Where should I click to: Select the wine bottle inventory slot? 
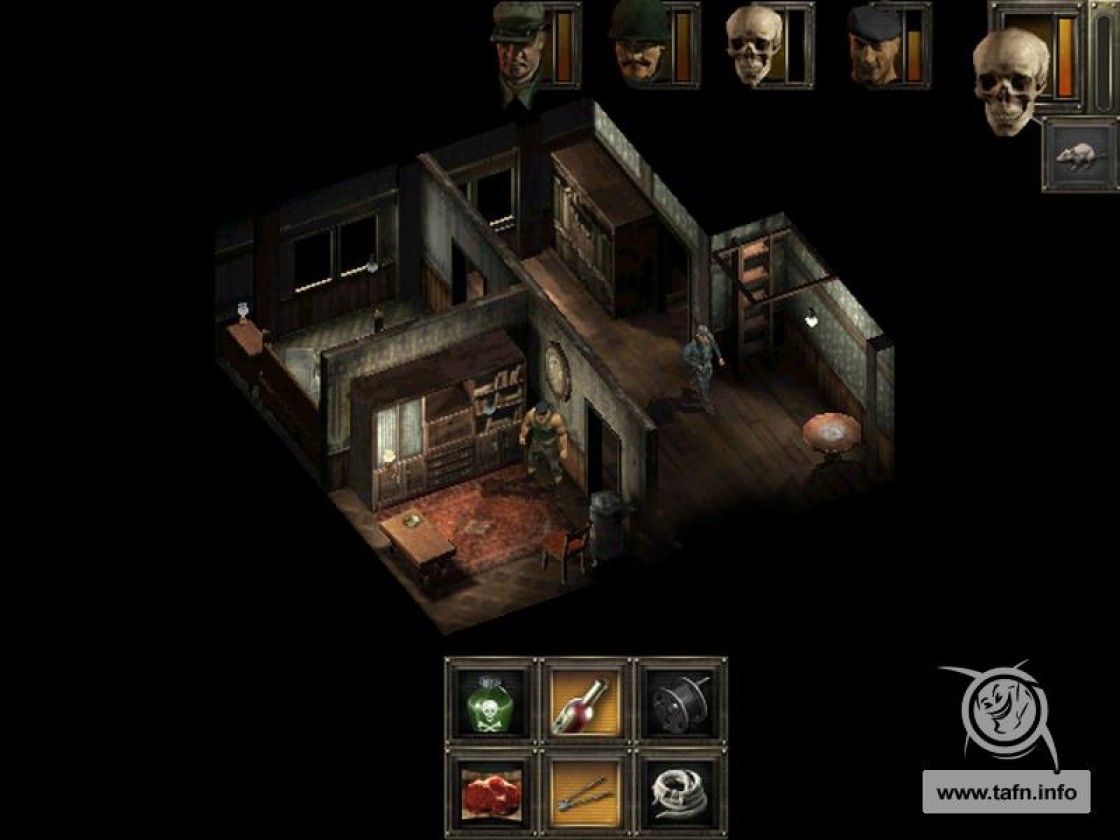(x=586, y=700)
